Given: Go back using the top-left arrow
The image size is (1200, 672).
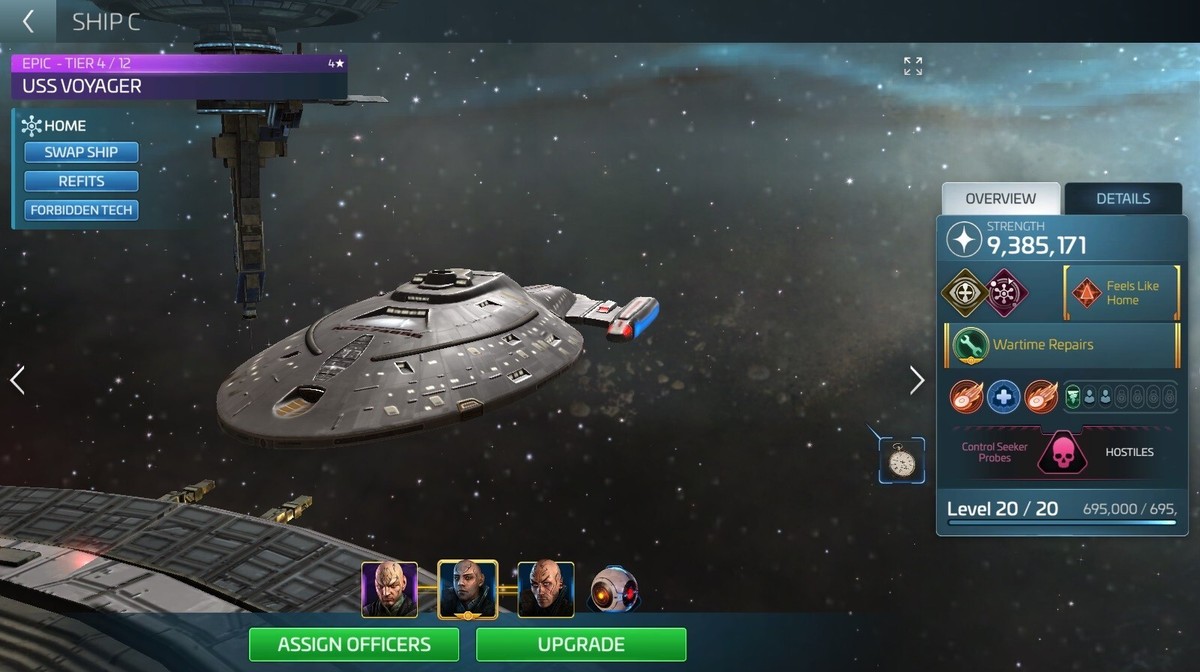Looking at the screenshot, I should pyautogui.click(x=28, y=21).
